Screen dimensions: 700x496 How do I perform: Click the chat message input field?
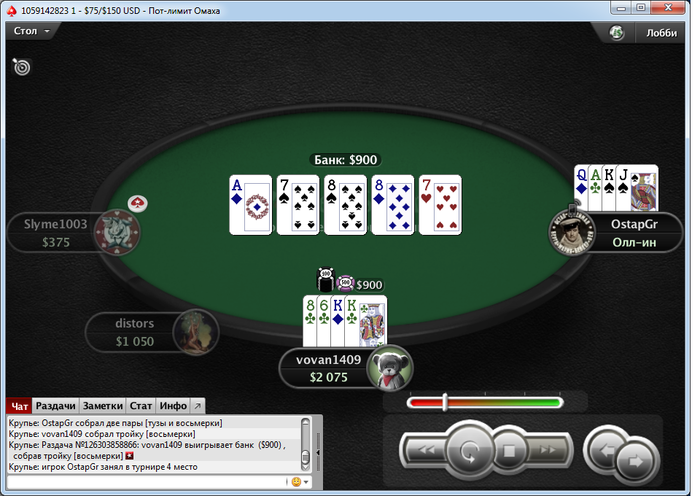point(145,481)
